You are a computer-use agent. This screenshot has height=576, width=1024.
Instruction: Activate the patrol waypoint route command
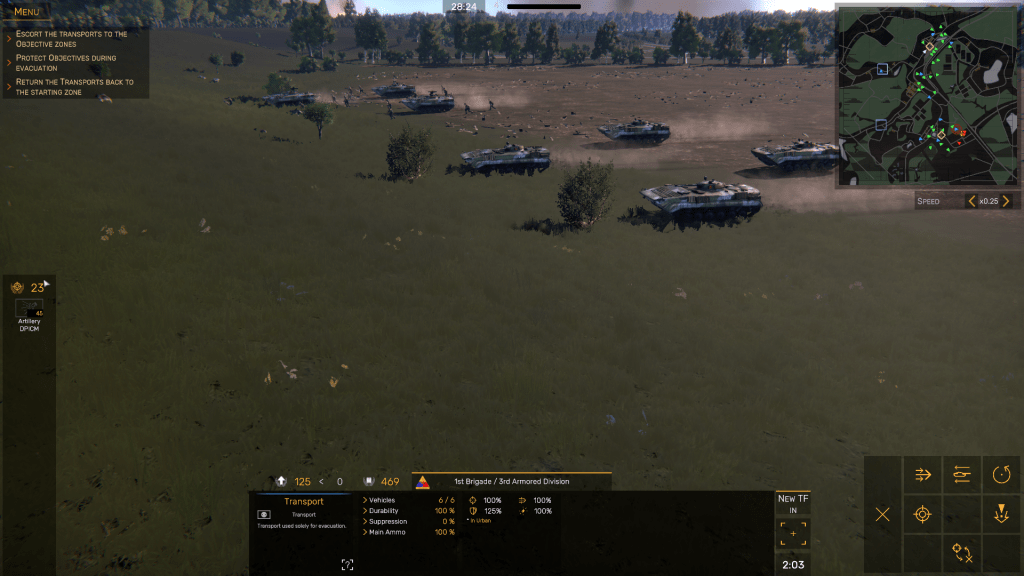coord(962,553)
